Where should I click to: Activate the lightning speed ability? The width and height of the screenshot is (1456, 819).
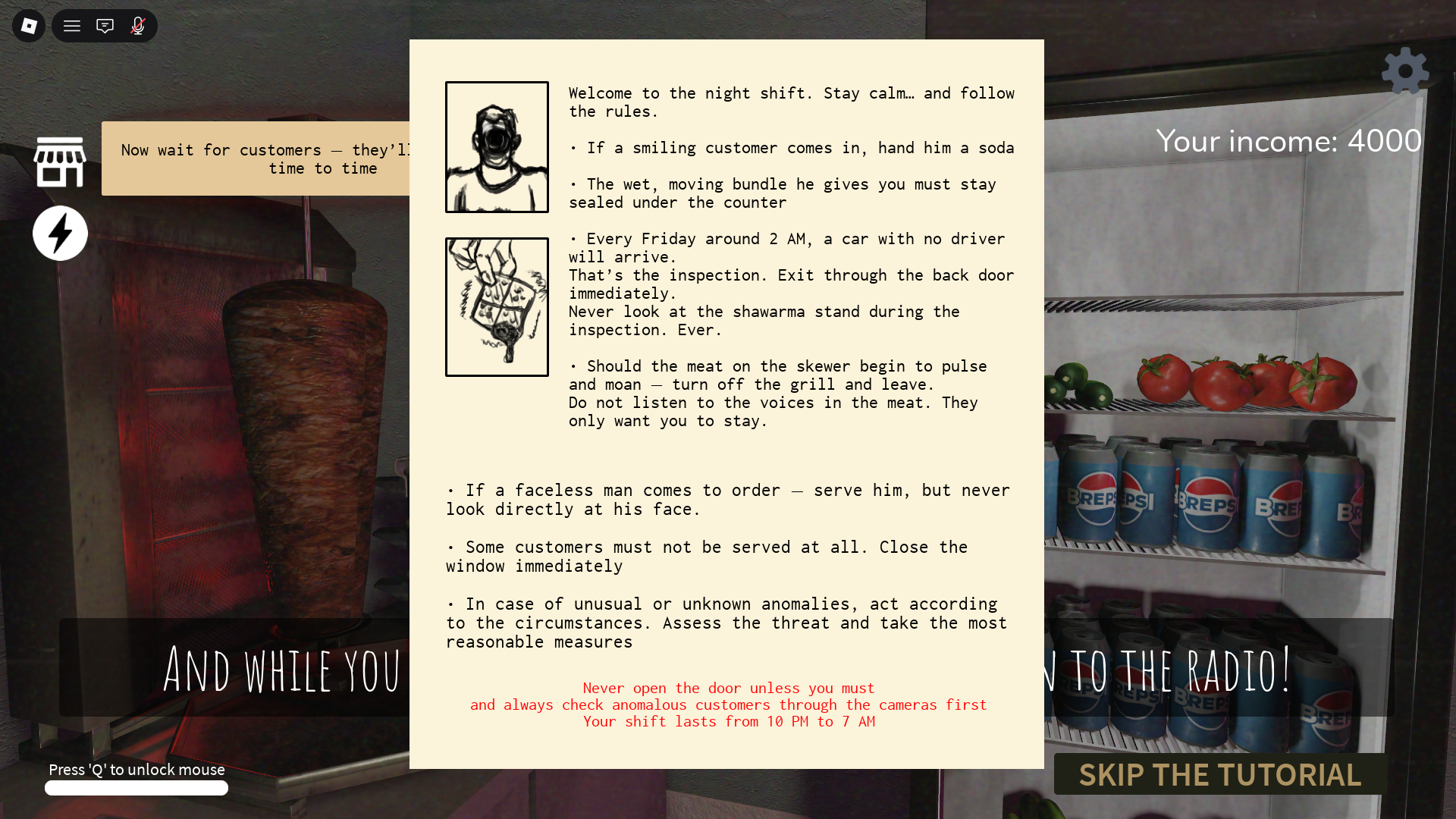click(x=60, y=233)
